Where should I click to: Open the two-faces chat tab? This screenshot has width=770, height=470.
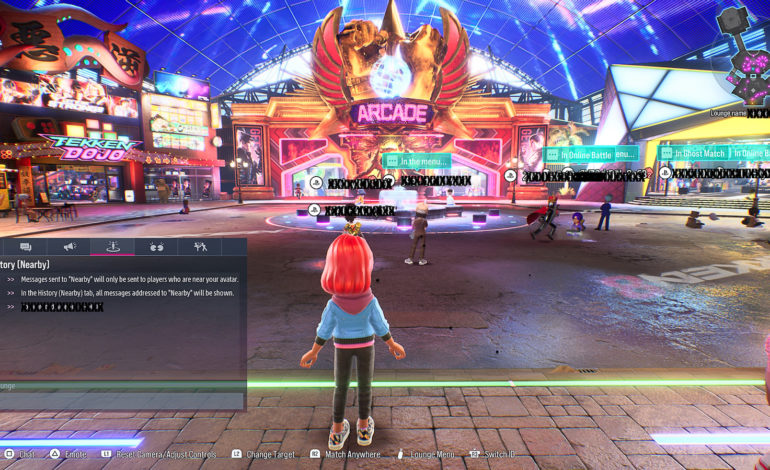[156, 246]
